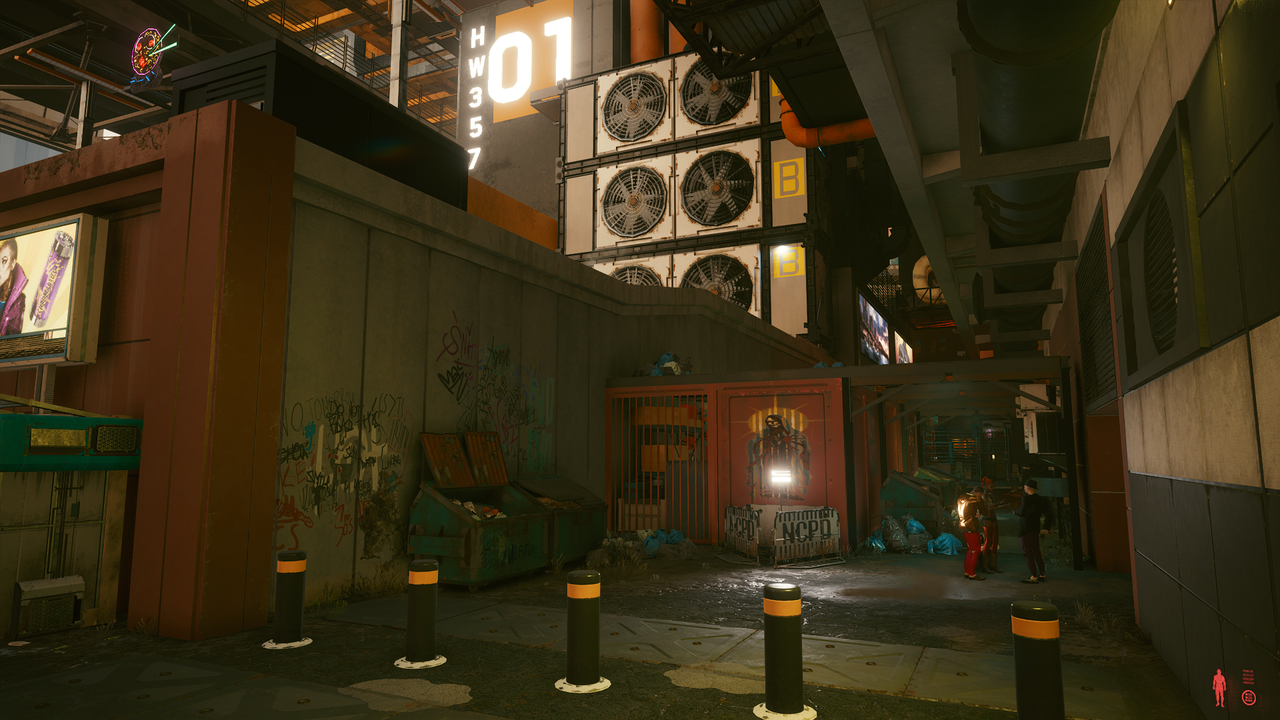Select the red circular emblem HUD icon
This screenshot has width=1280, height=720.
pos(1248,697)
